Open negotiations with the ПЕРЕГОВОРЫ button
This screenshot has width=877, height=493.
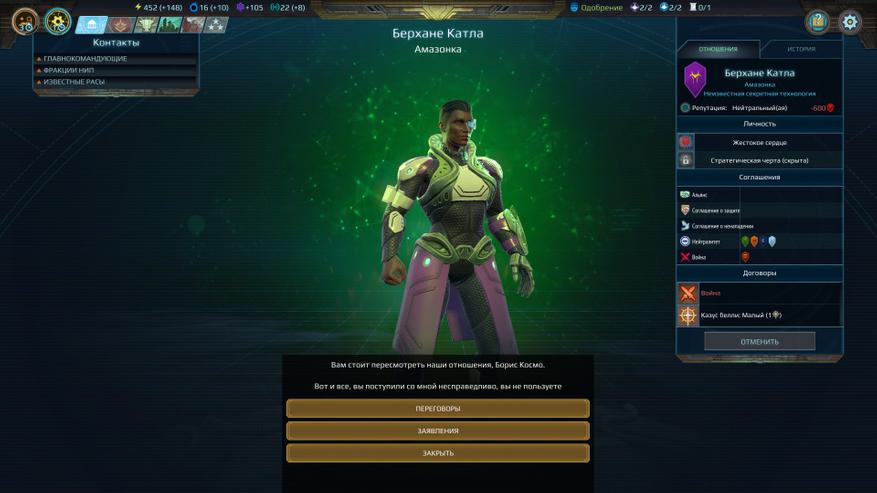tap(438, 409)
